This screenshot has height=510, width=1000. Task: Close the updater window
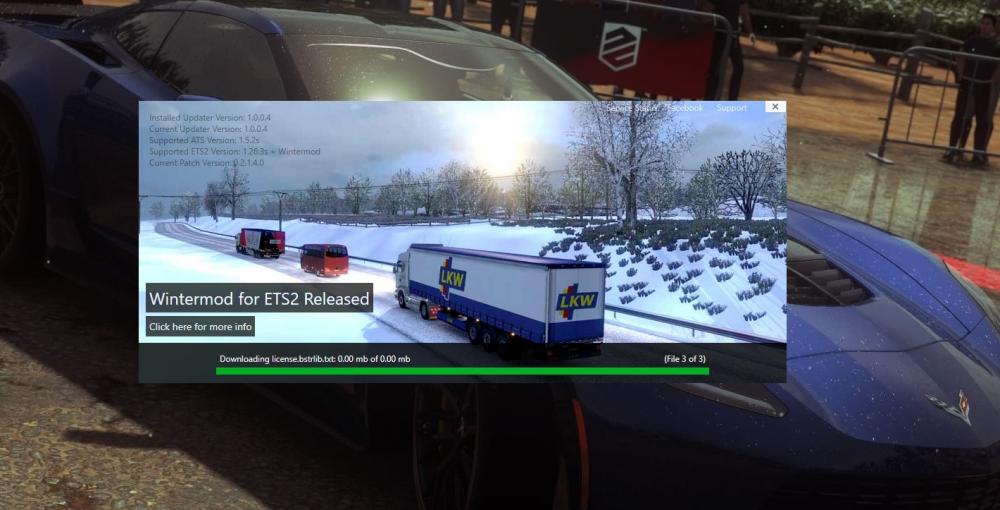(x=775, y=107)
